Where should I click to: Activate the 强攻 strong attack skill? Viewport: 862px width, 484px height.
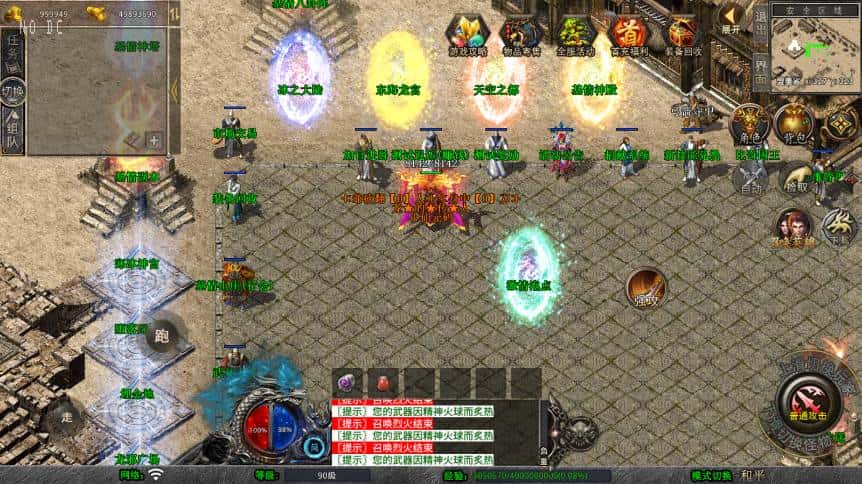(646, 289)
